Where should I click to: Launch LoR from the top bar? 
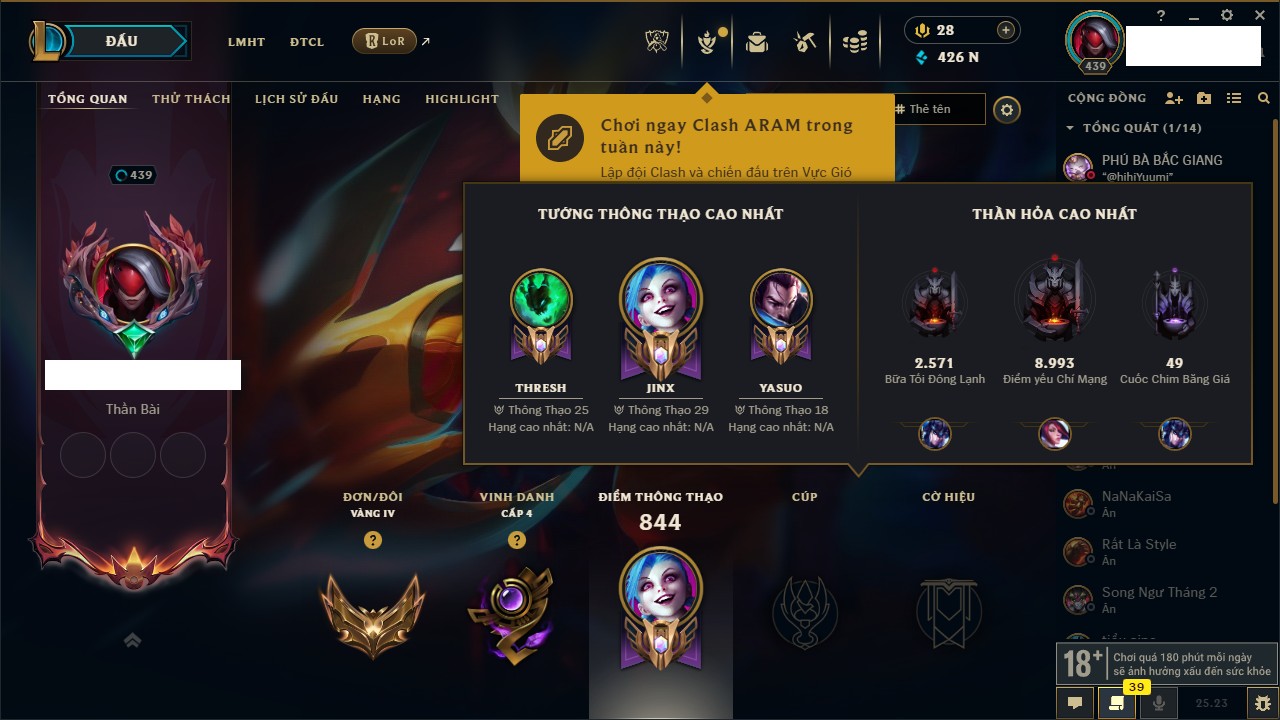[385, 41]
